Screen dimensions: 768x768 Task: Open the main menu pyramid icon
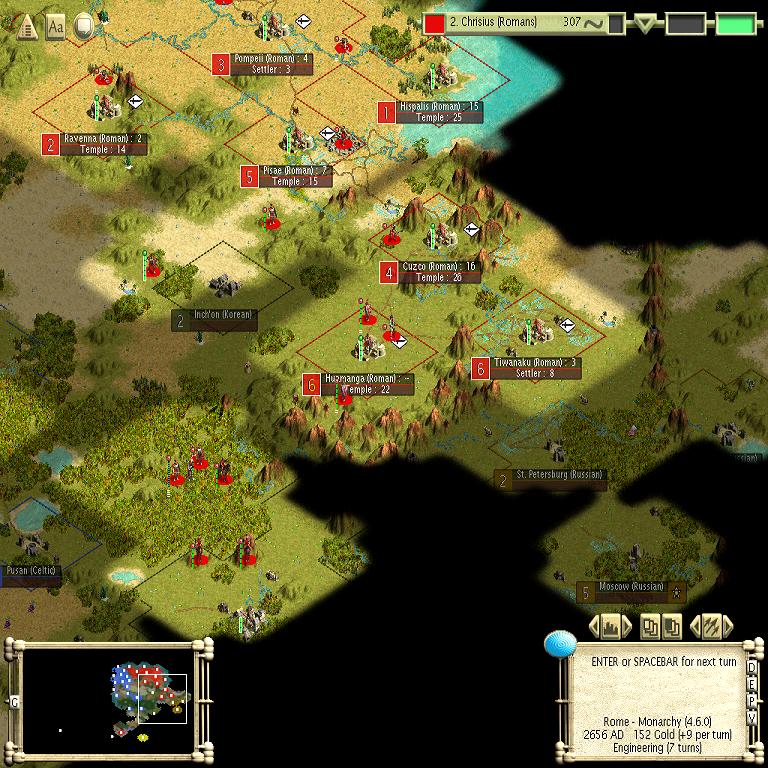[x=26, y=26]
